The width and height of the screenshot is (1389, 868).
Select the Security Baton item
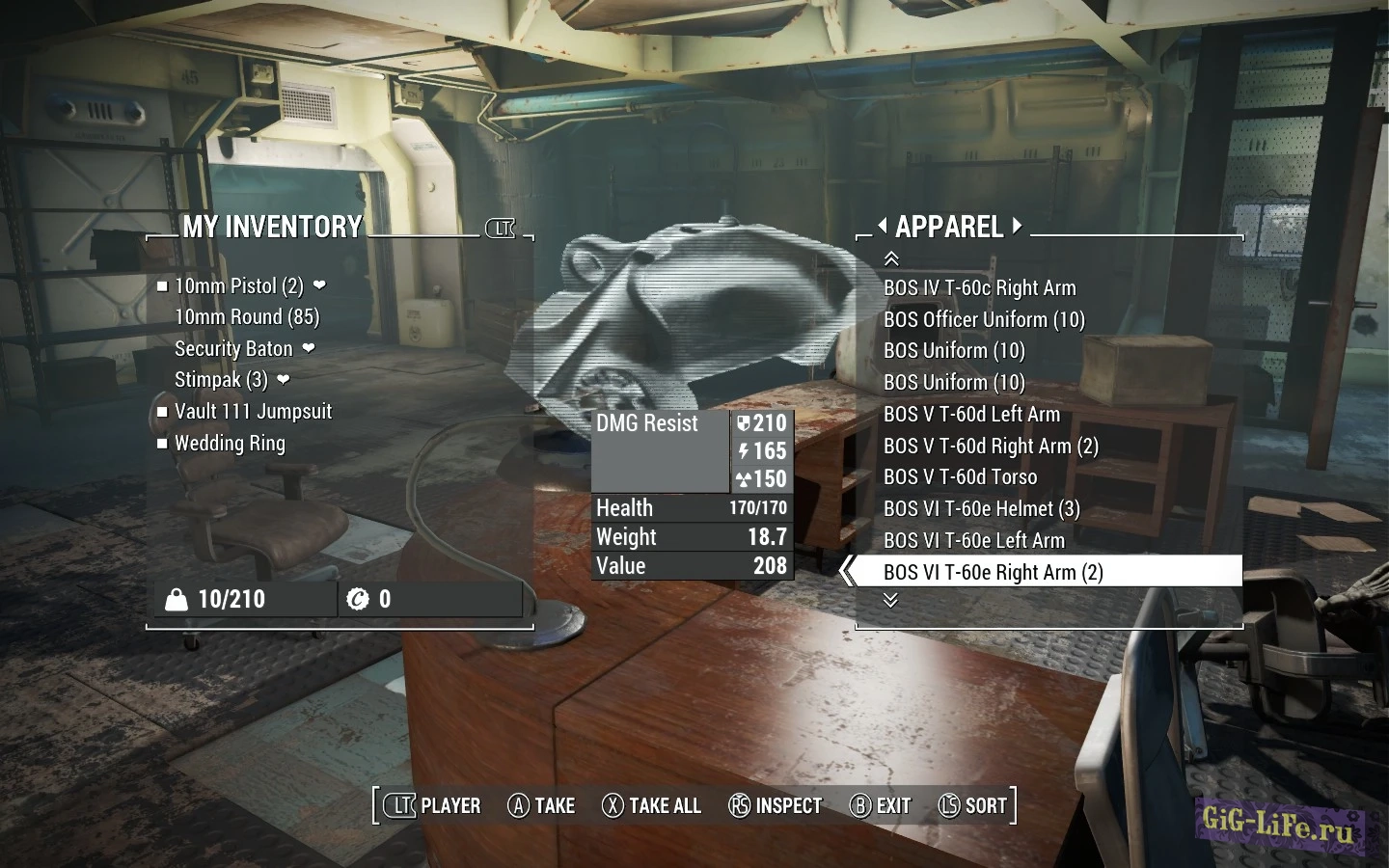pos(233,349)
